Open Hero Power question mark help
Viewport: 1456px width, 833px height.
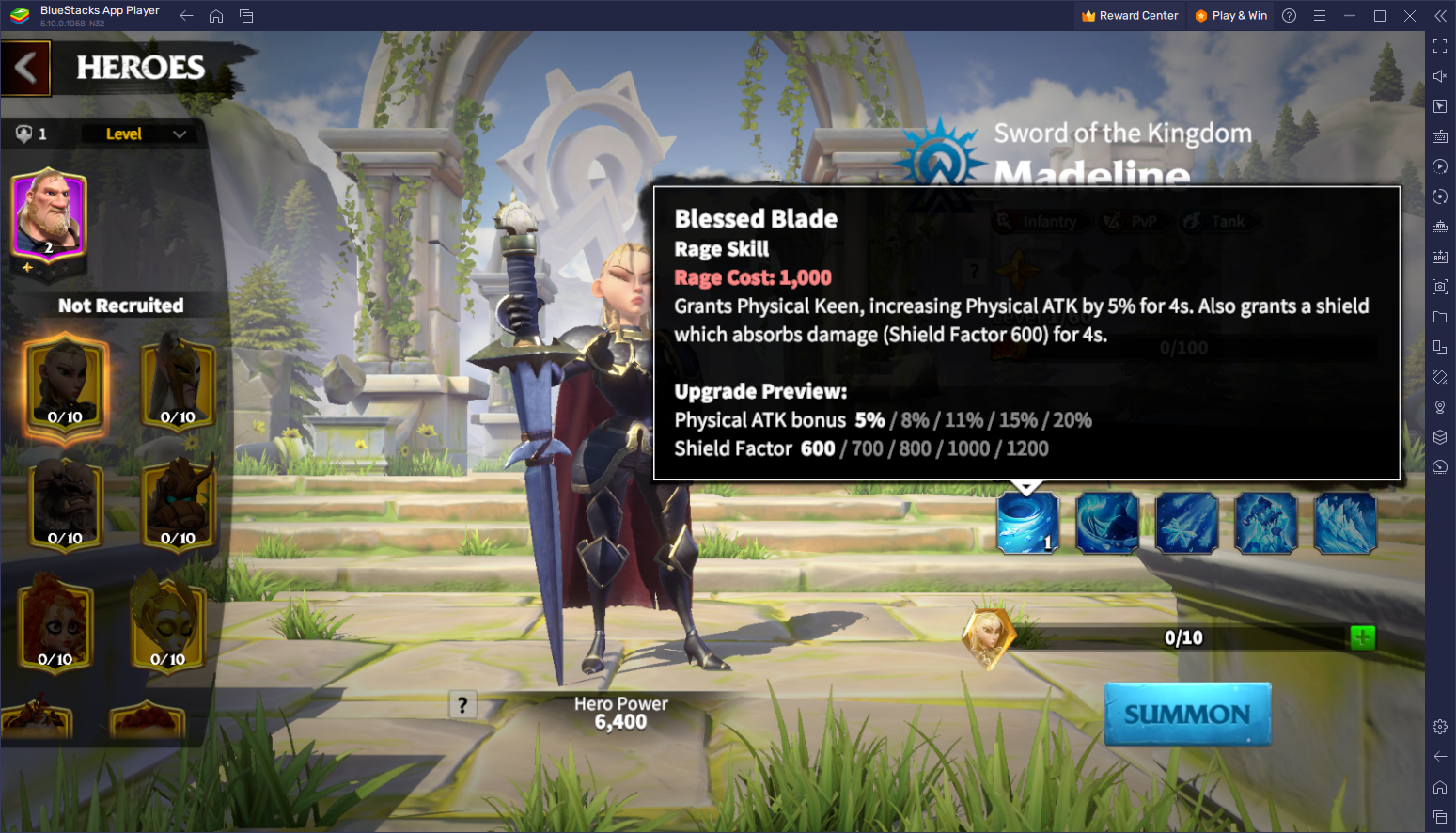462,704
